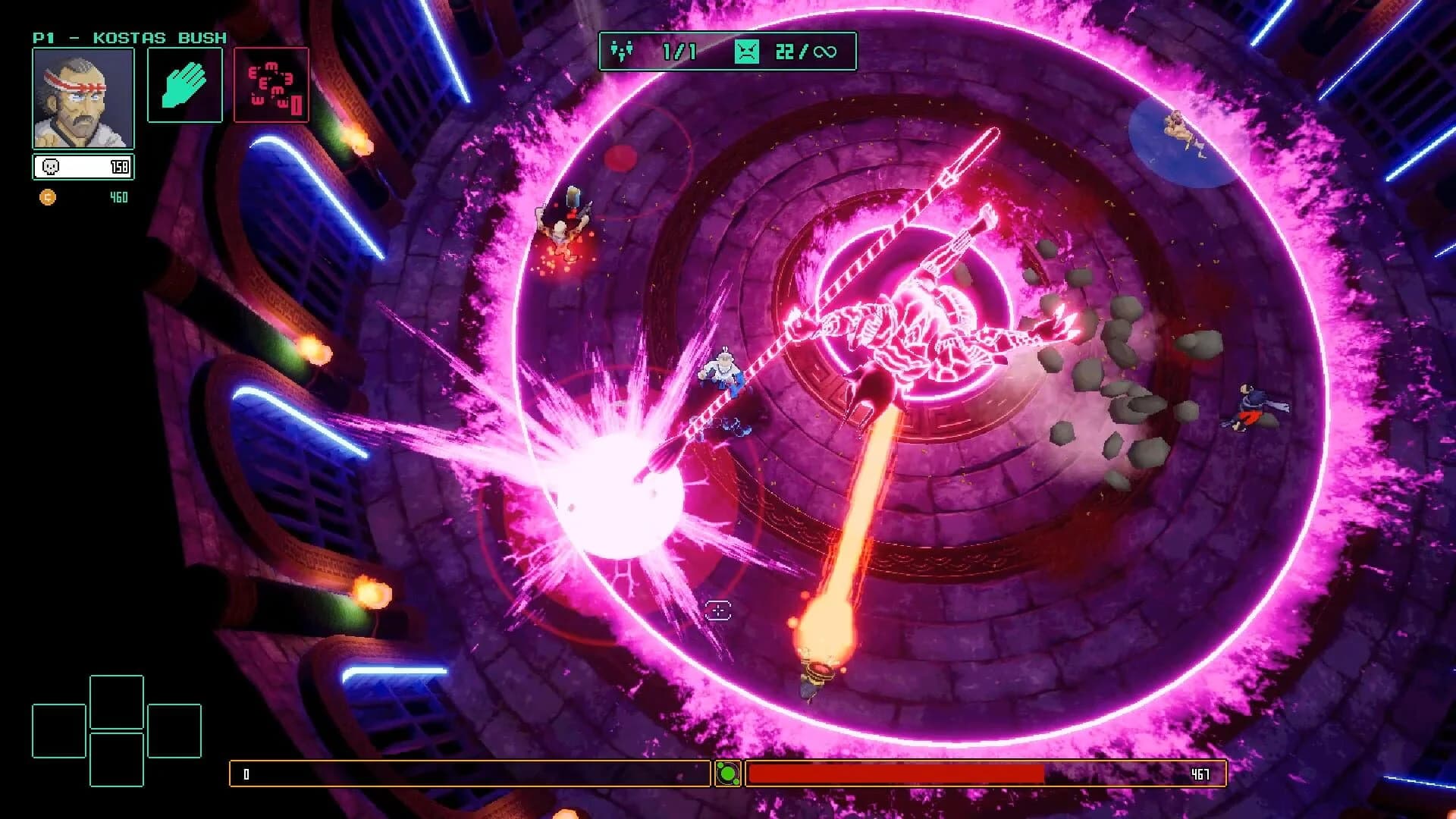Click the angry face enemy counter icon
The height and width of the screenshot is (819, 1456).
point(747,50)
